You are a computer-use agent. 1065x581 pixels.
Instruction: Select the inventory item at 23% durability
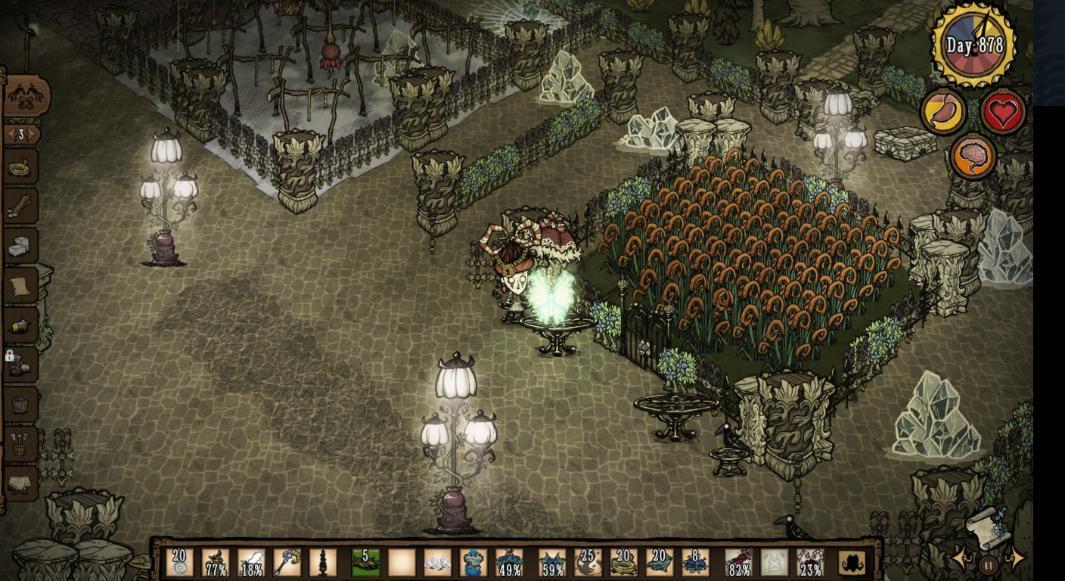click(810, 562)
